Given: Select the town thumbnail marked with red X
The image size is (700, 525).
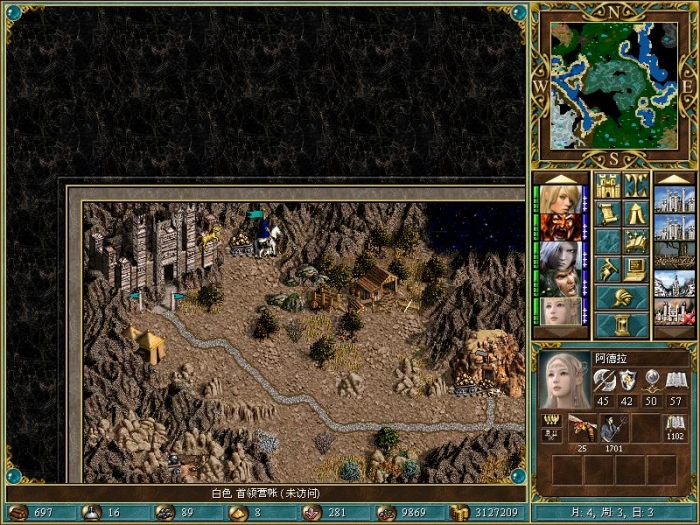Looking at the screenshot, I should click(673, 312).
